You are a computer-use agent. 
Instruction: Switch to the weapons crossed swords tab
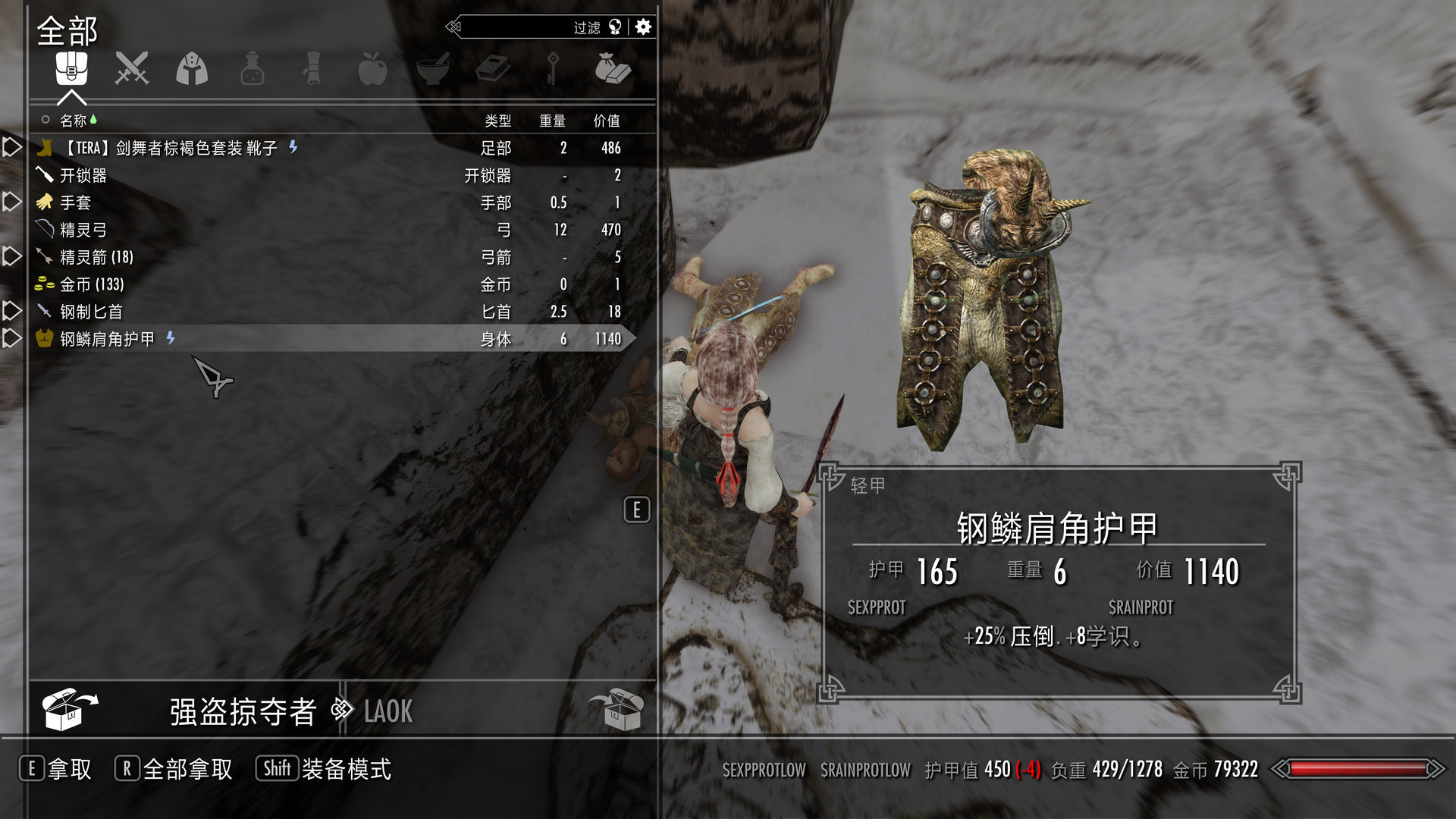point(131,69)
